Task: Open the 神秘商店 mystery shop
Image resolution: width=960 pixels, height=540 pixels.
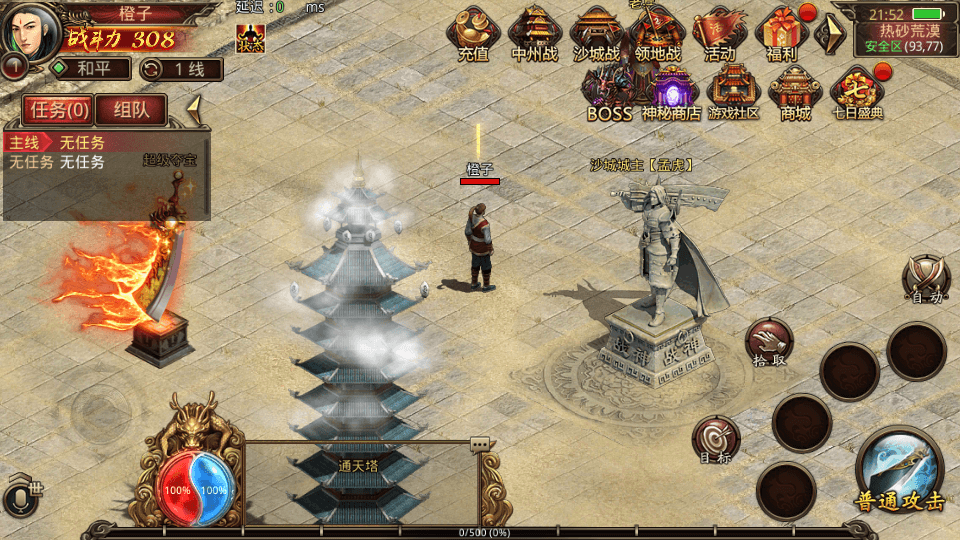Action: tap(671, 93)
